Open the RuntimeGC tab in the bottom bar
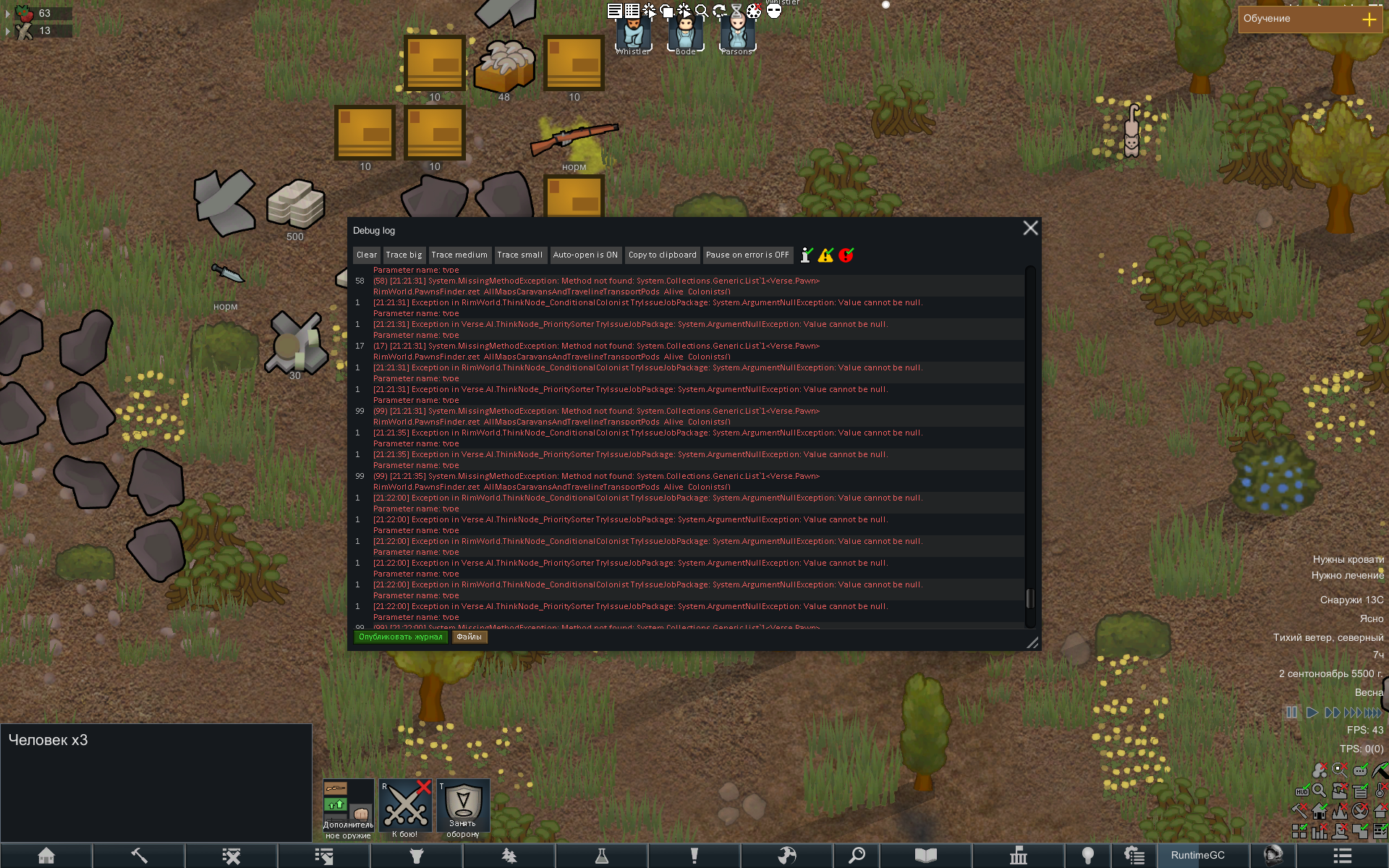This screenshot has width=1389, height=868. click(x=1198, y=856)
